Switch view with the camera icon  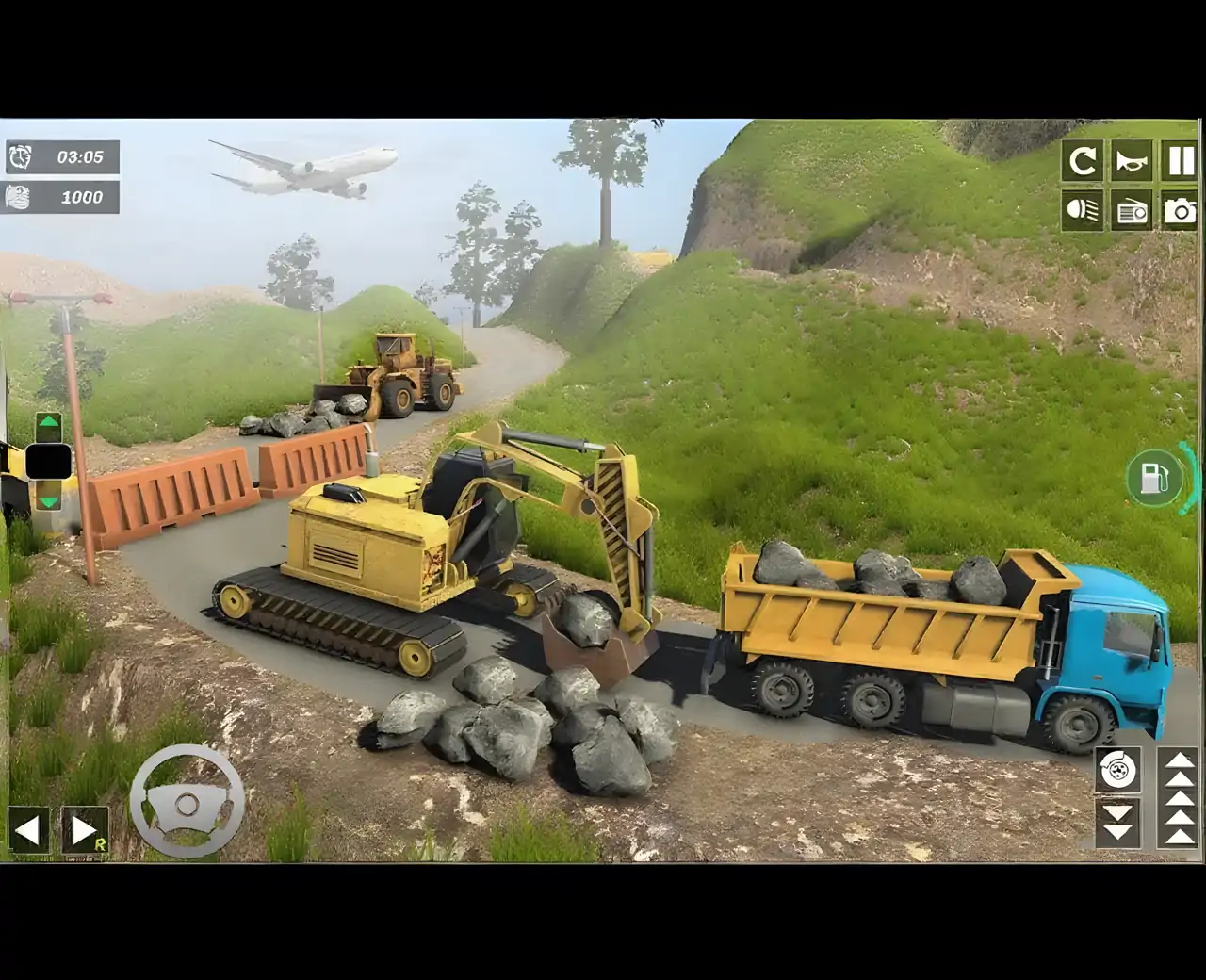click(1180, 210)
